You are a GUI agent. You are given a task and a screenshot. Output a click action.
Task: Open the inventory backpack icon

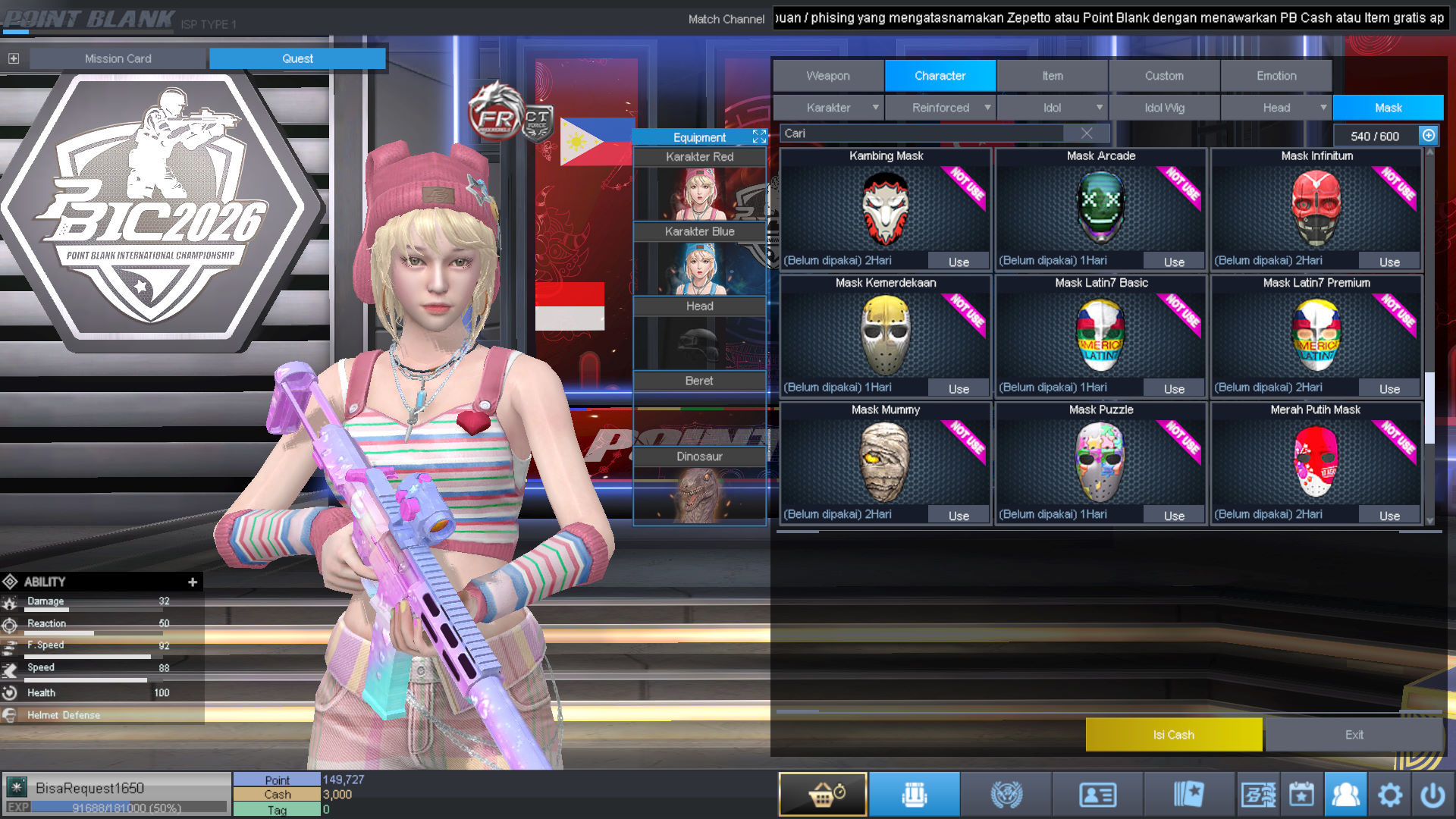coord(915,793)
